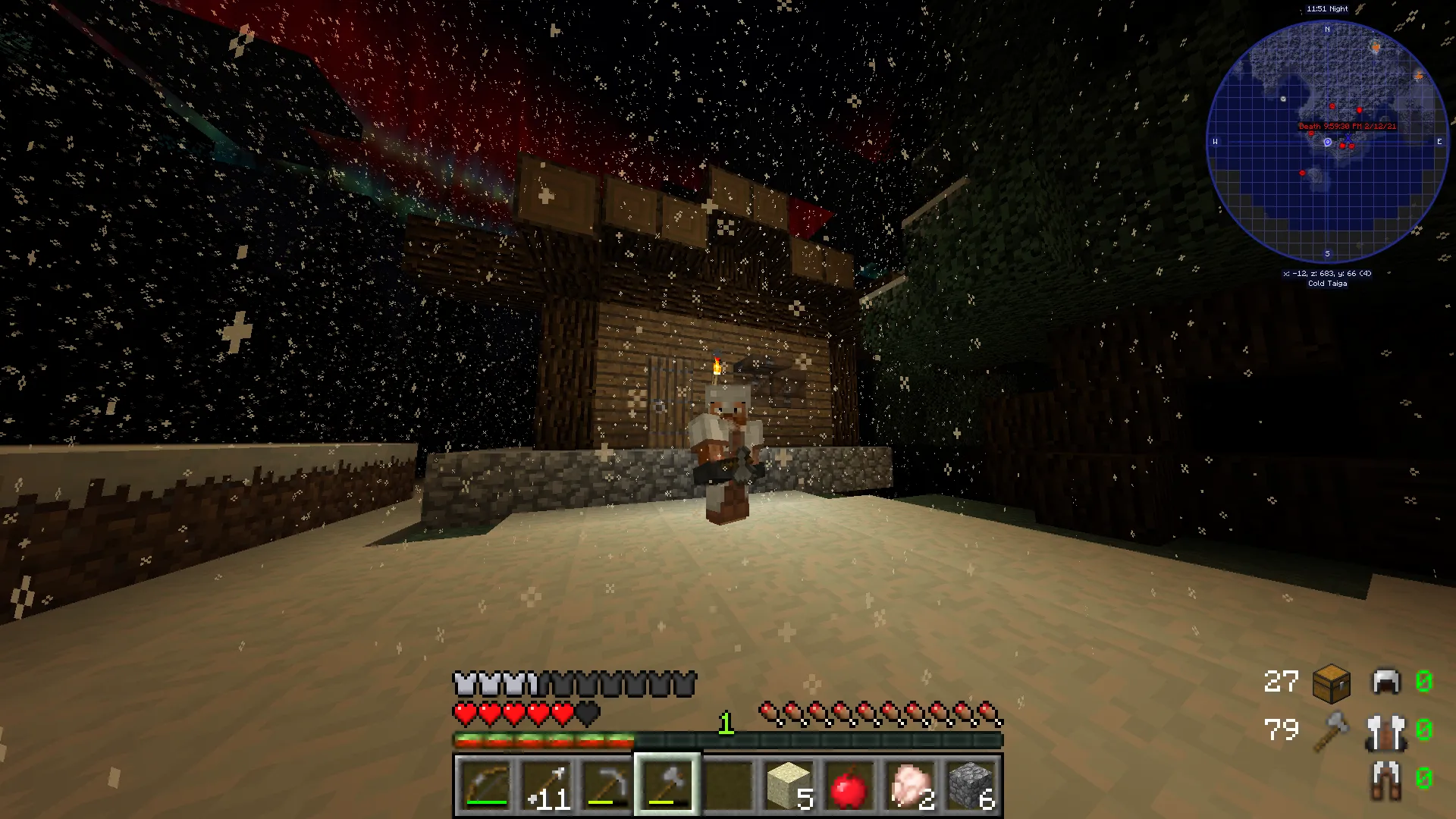Screen dimensions: 1456x819
Task: Select the red apple in the hotbar
Action: click(x=849, y=785)
